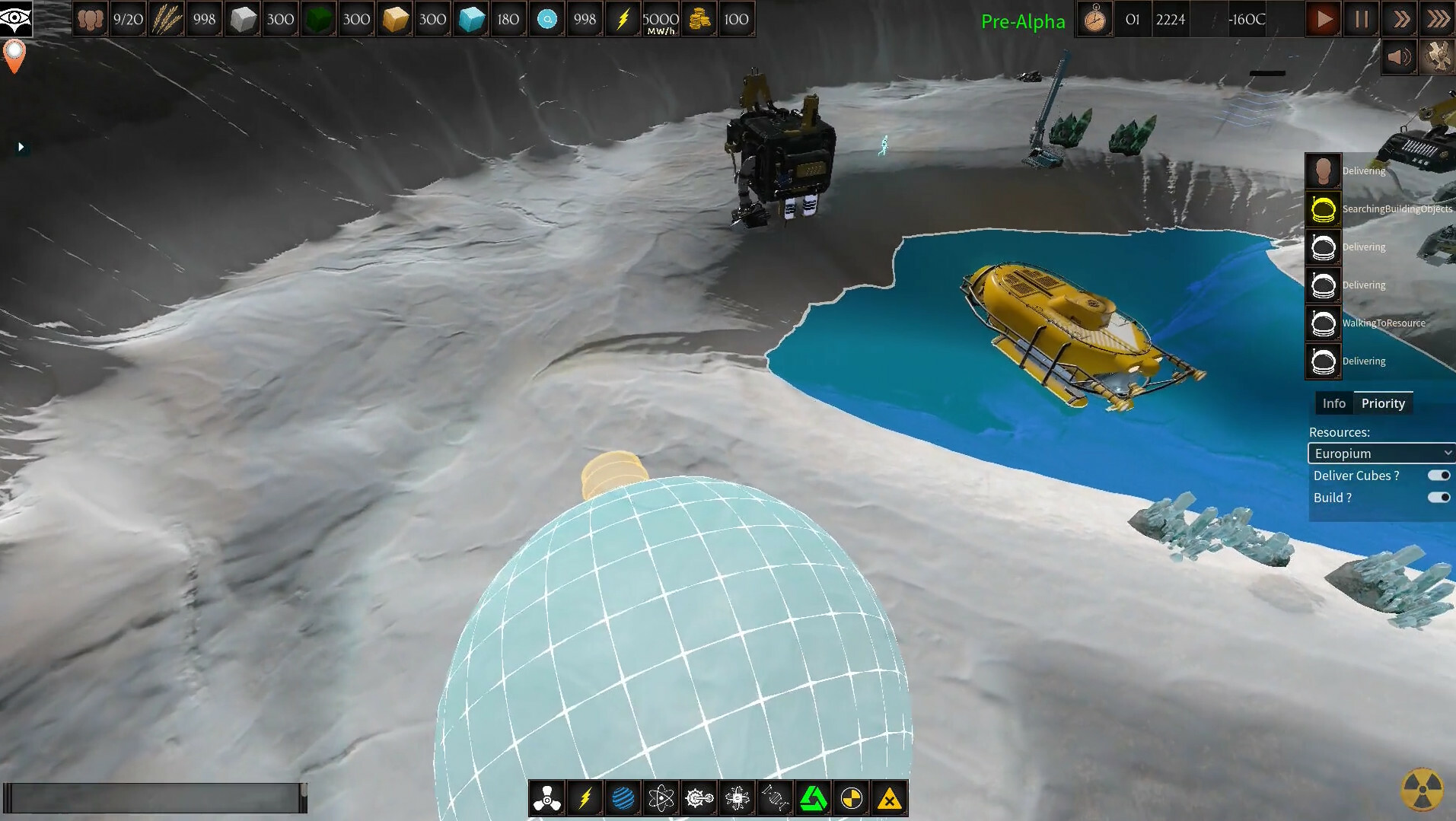Expand the left side panel arrow
This screenshot has width=1456, height=821.
click(21, 146)
